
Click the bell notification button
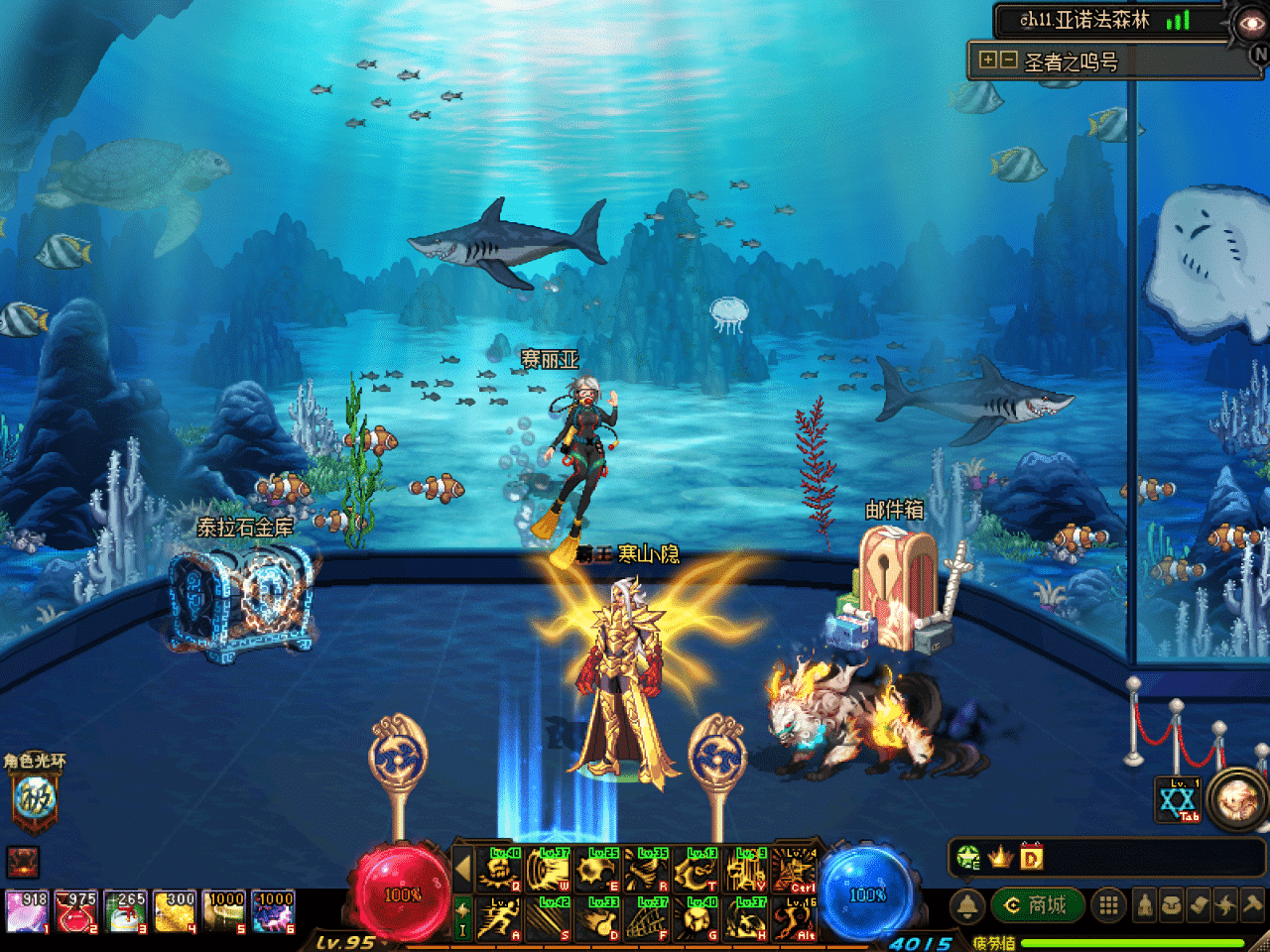(967, 904)
